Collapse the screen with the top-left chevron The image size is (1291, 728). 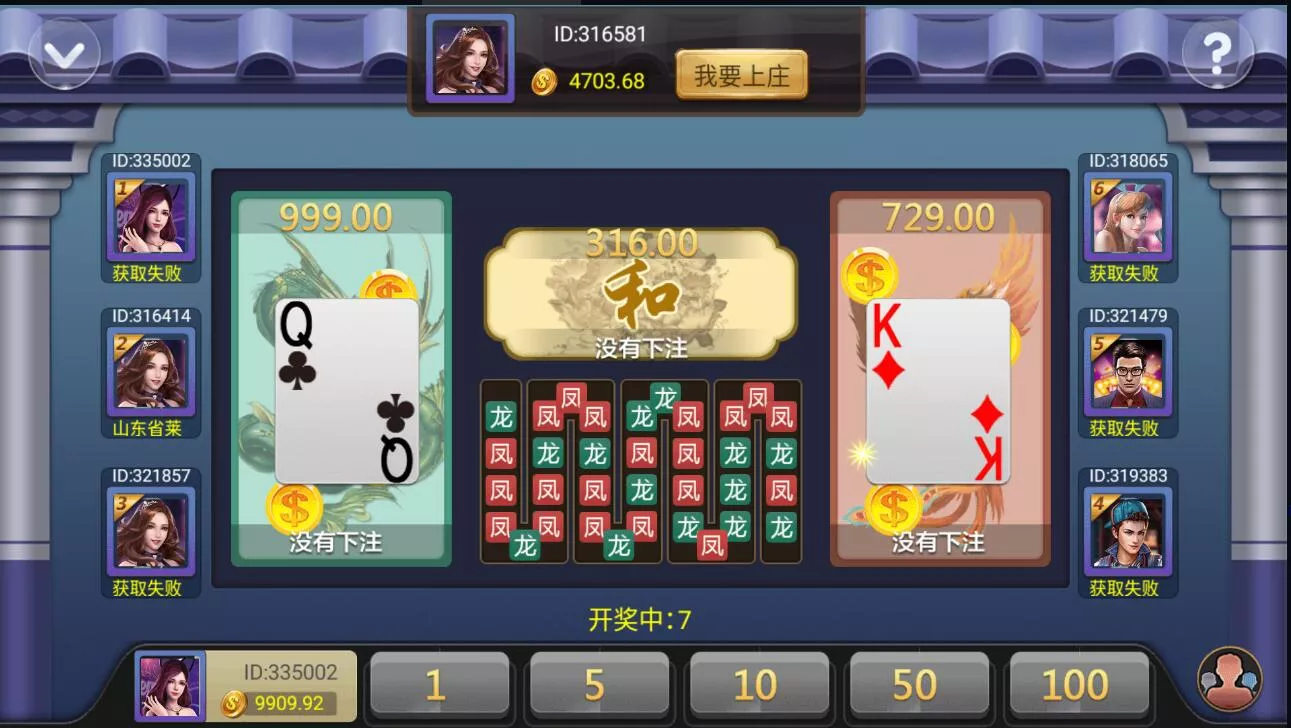point(63,53)
